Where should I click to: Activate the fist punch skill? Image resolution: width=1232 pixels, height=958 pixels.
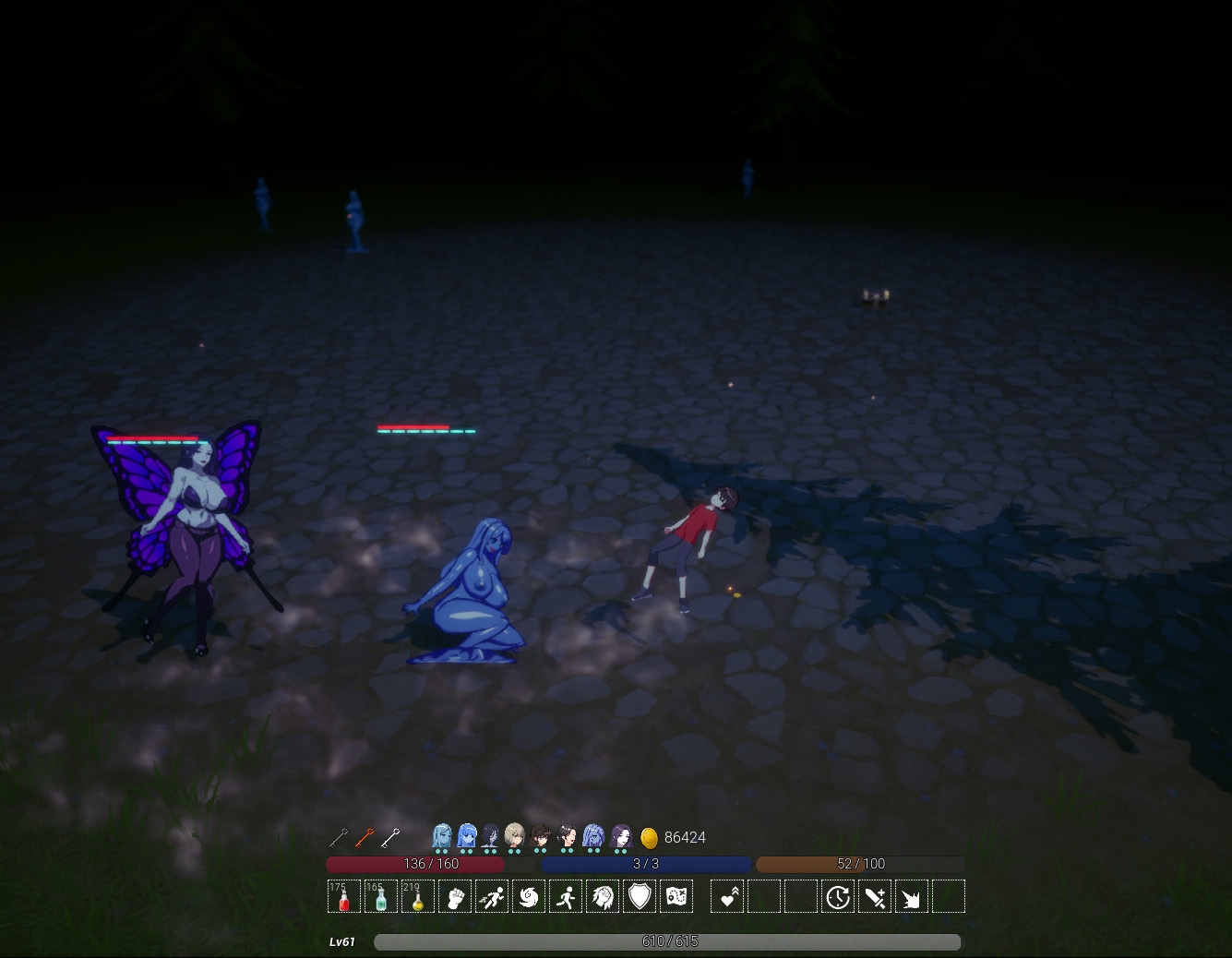click(454, 897)
